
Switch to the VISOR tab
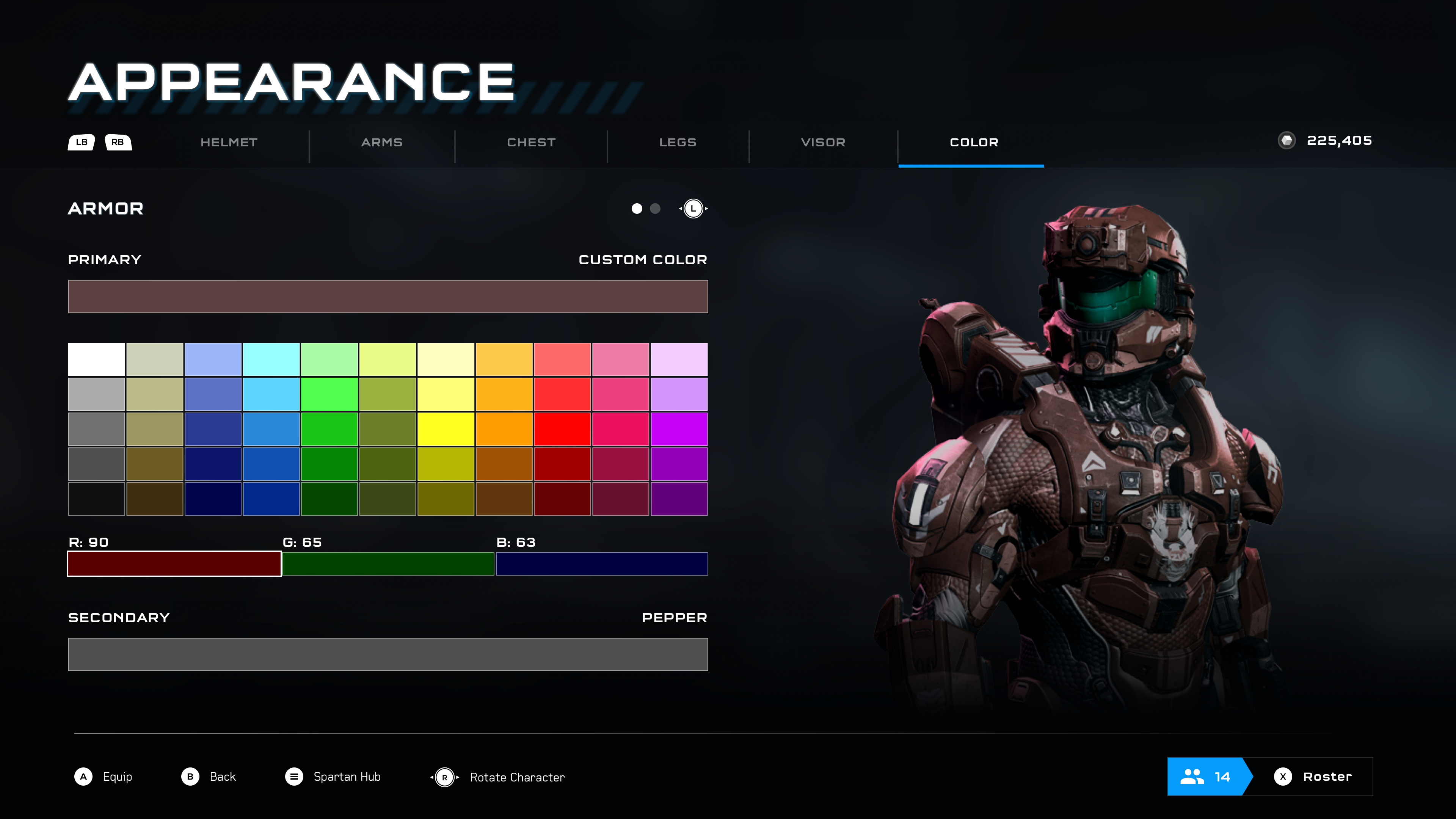[x=822, y=143]
